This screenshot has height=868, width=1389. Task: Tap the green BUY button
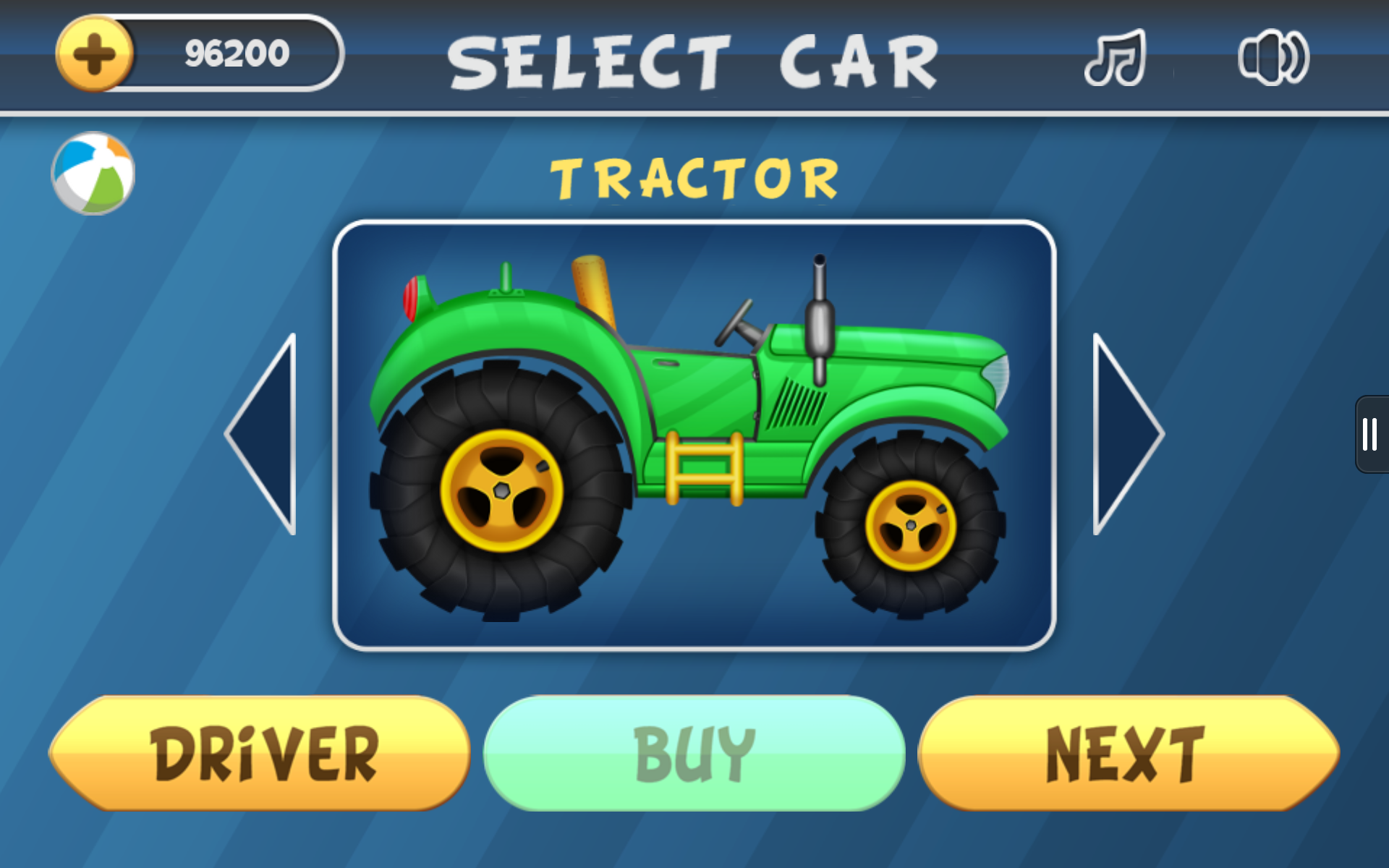click(693, 754)
